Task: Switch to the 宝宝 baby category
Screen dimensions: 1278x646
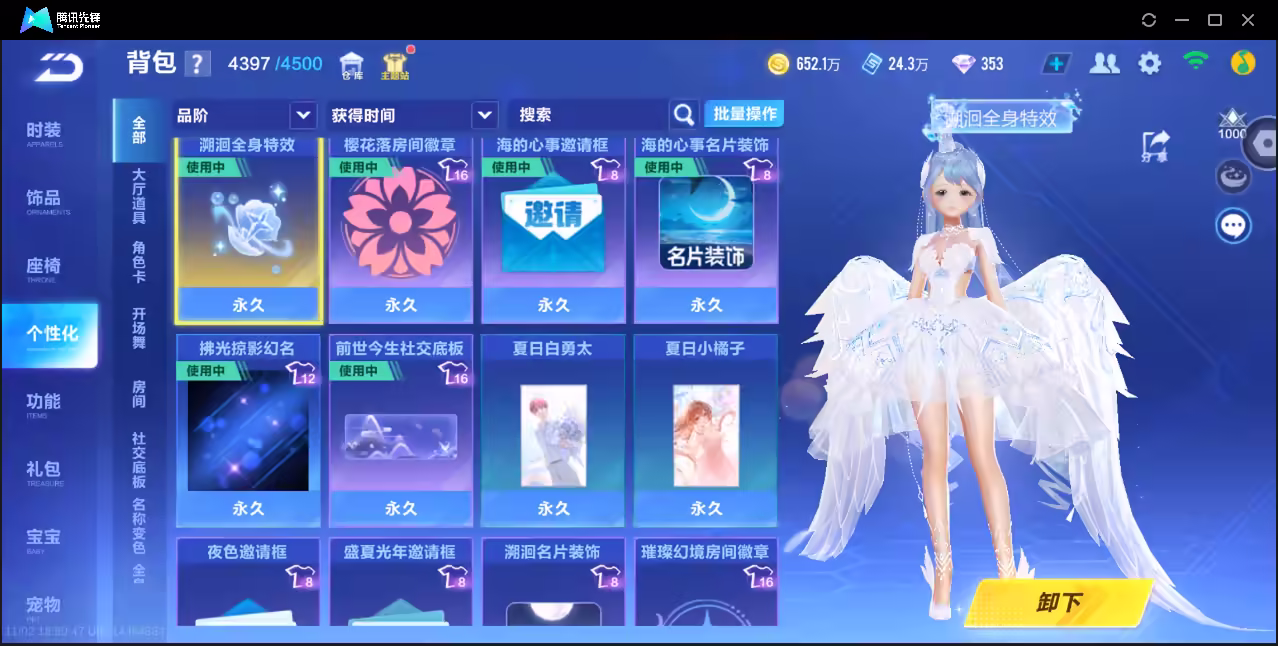Action: [x=44, y=539]
